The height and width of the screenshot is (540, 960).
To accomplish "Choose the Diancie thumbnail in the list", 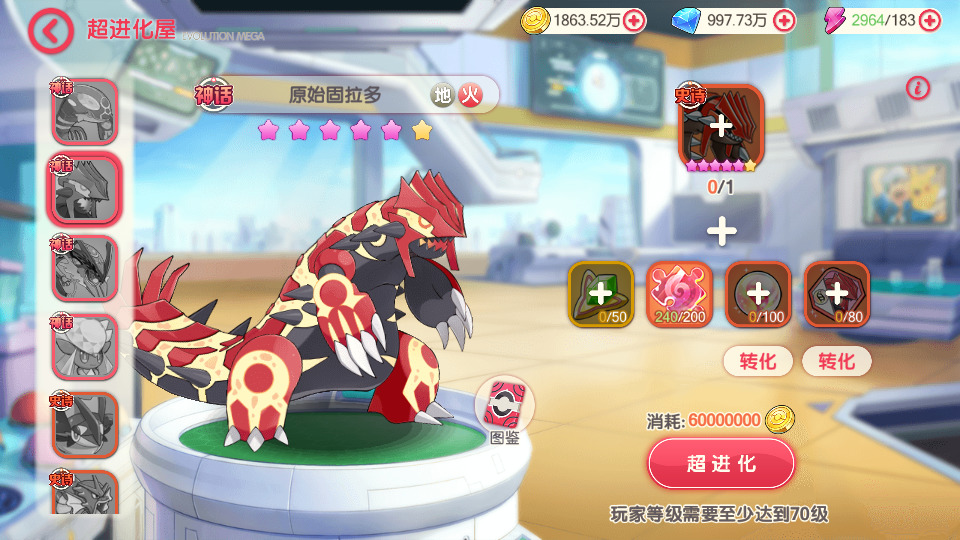I will click(x=84, y=346).
